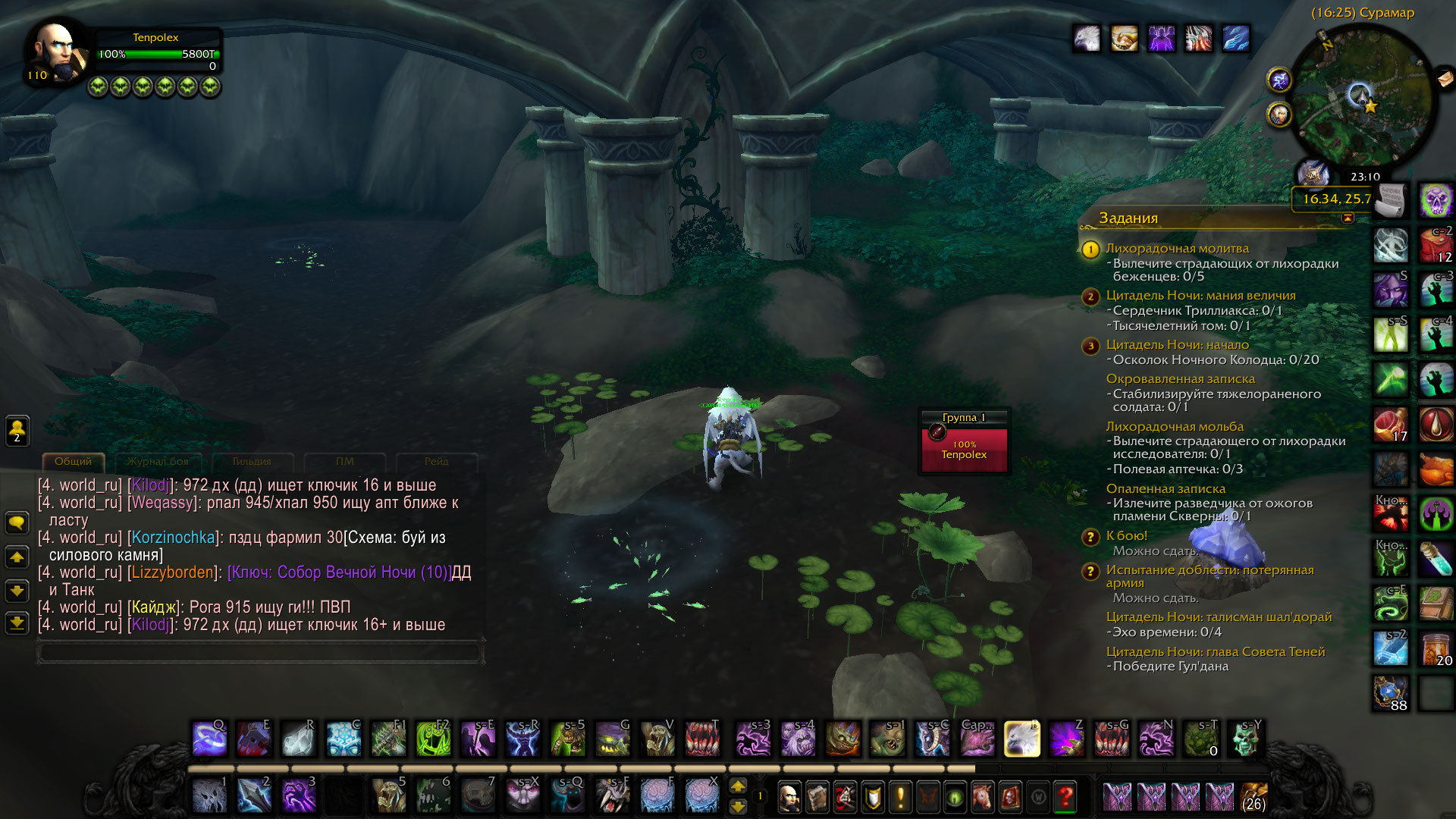
Task: Collapse the Задания quest tracker
Action: 1348,218
